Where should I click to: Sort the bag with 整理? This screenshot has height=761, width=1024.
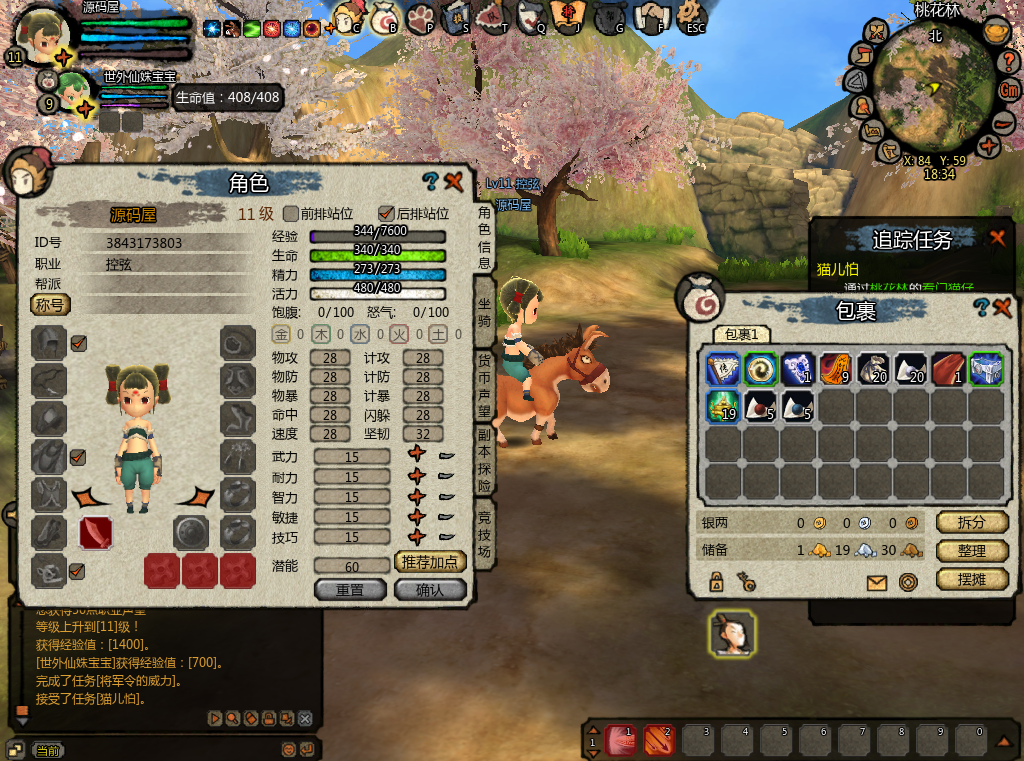click(972, 551)
